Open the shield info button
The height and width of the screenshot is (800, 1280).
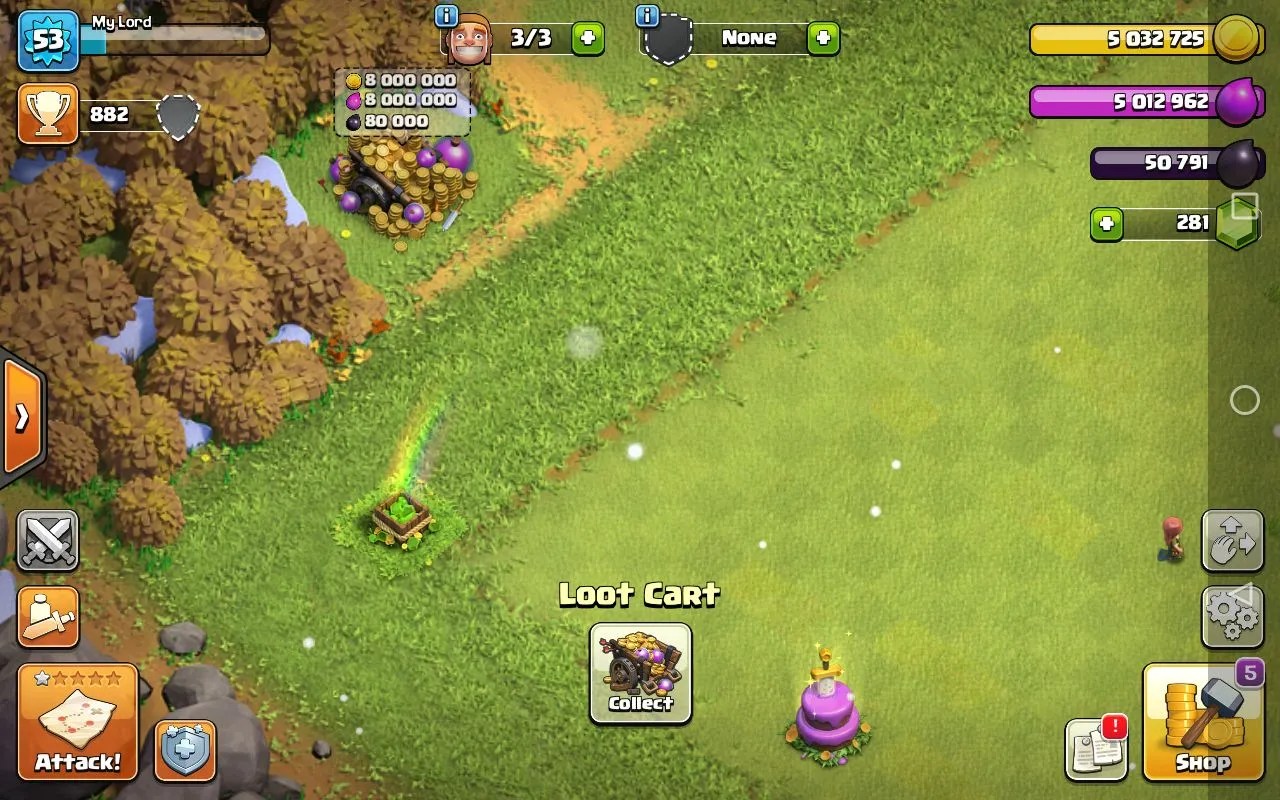point(185,750)
